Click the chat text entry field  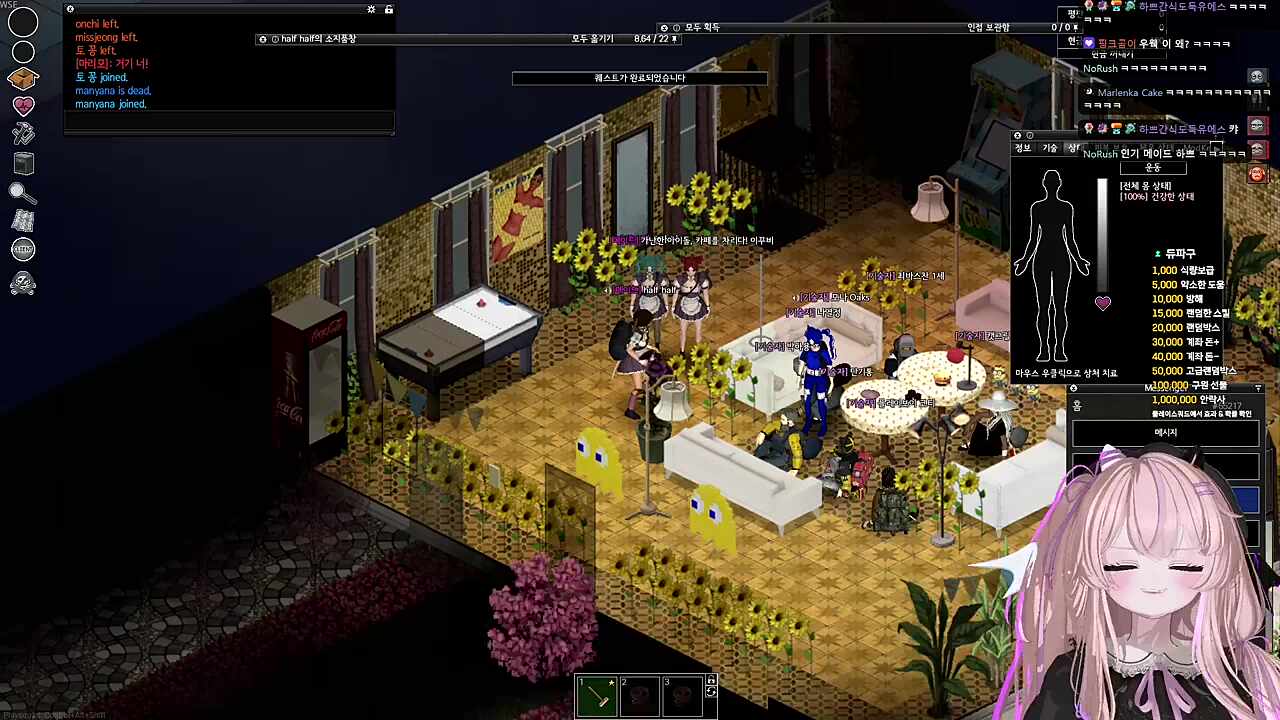click(x=229, y=122)
